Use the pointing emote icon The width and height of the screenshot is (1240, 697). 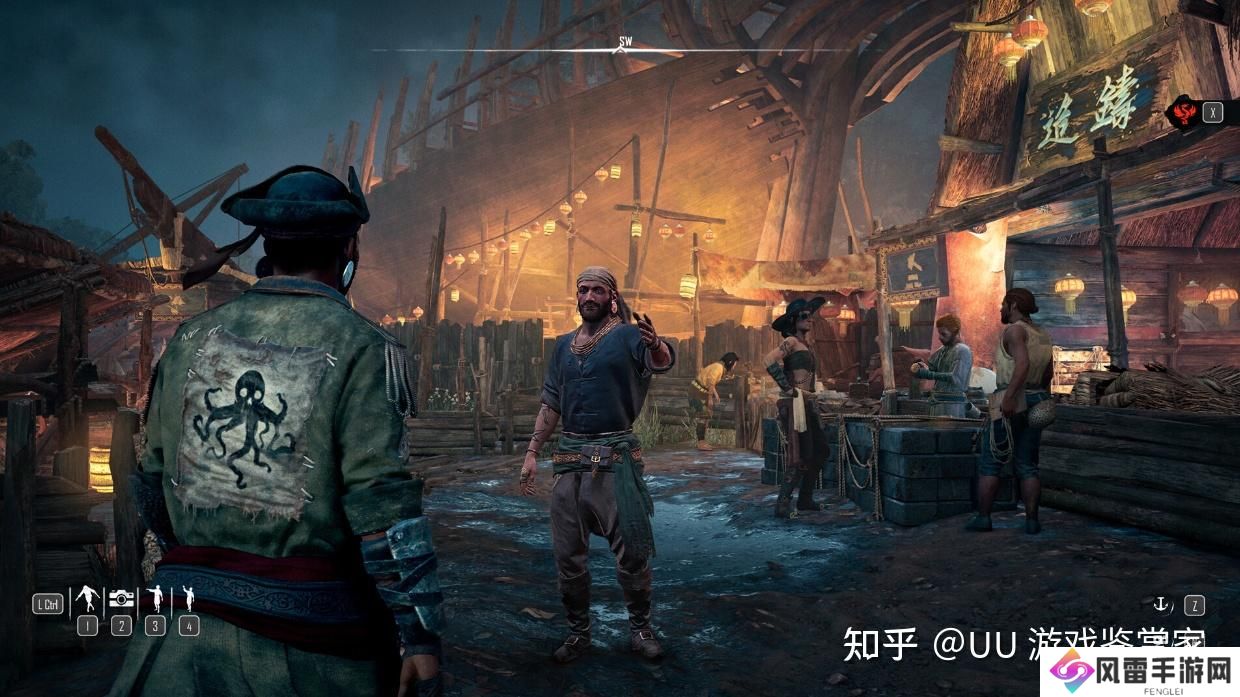(x=155, y=599)
